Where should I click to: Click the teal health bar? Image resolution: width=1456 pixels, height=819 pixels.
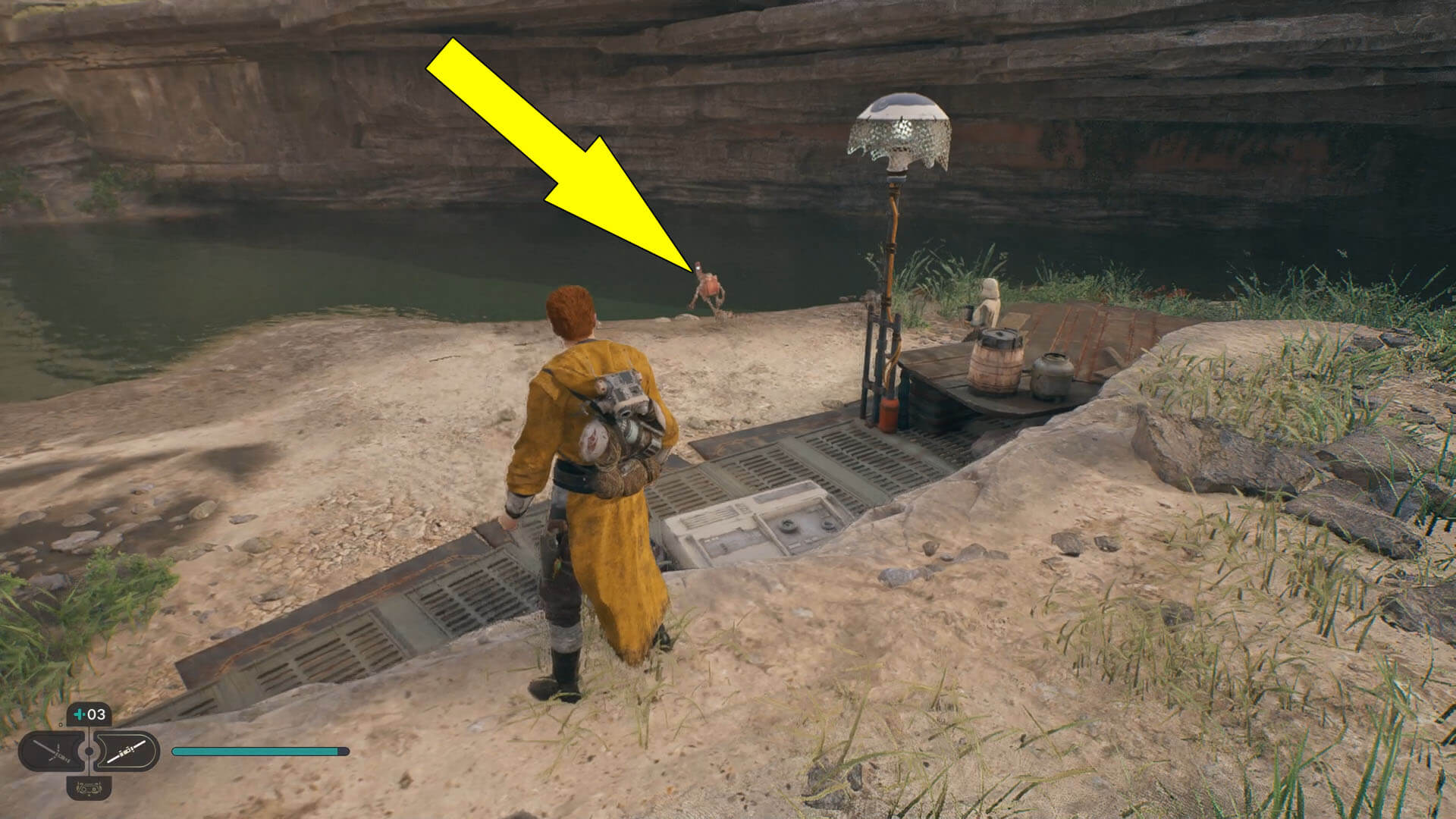258,752
